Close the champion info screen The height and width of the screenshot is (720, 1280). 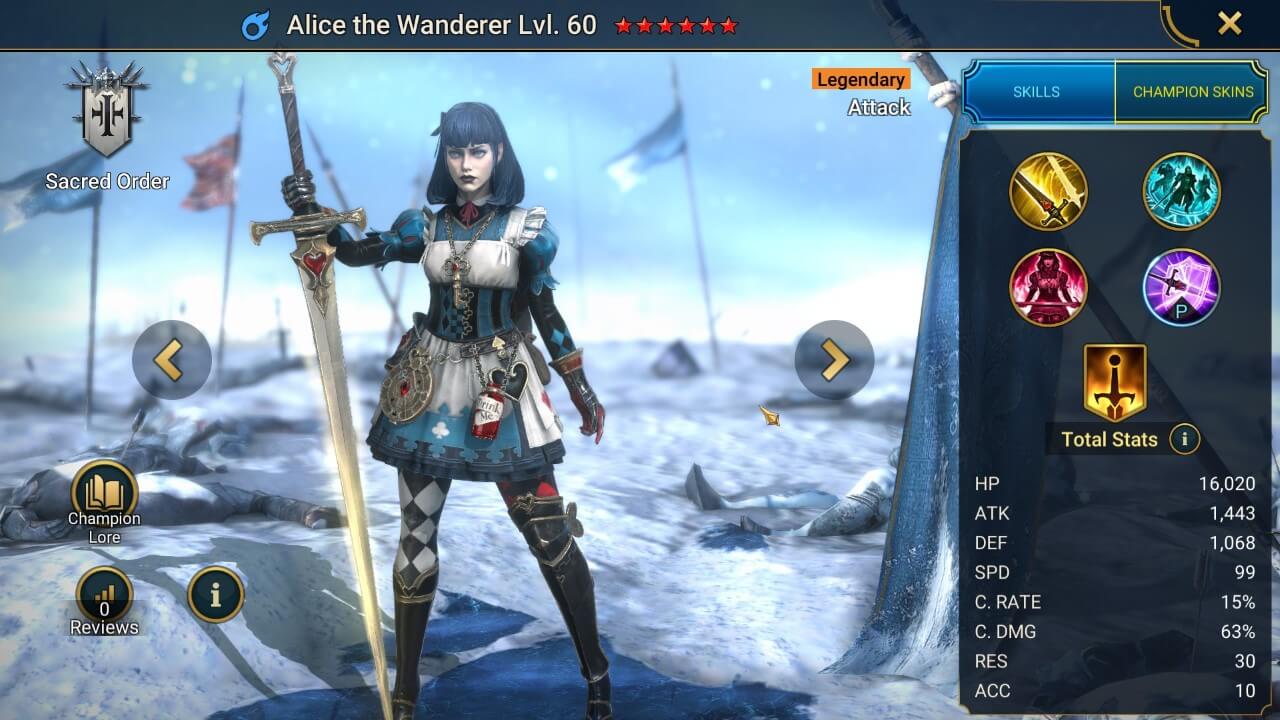[x=1229, y=23]
